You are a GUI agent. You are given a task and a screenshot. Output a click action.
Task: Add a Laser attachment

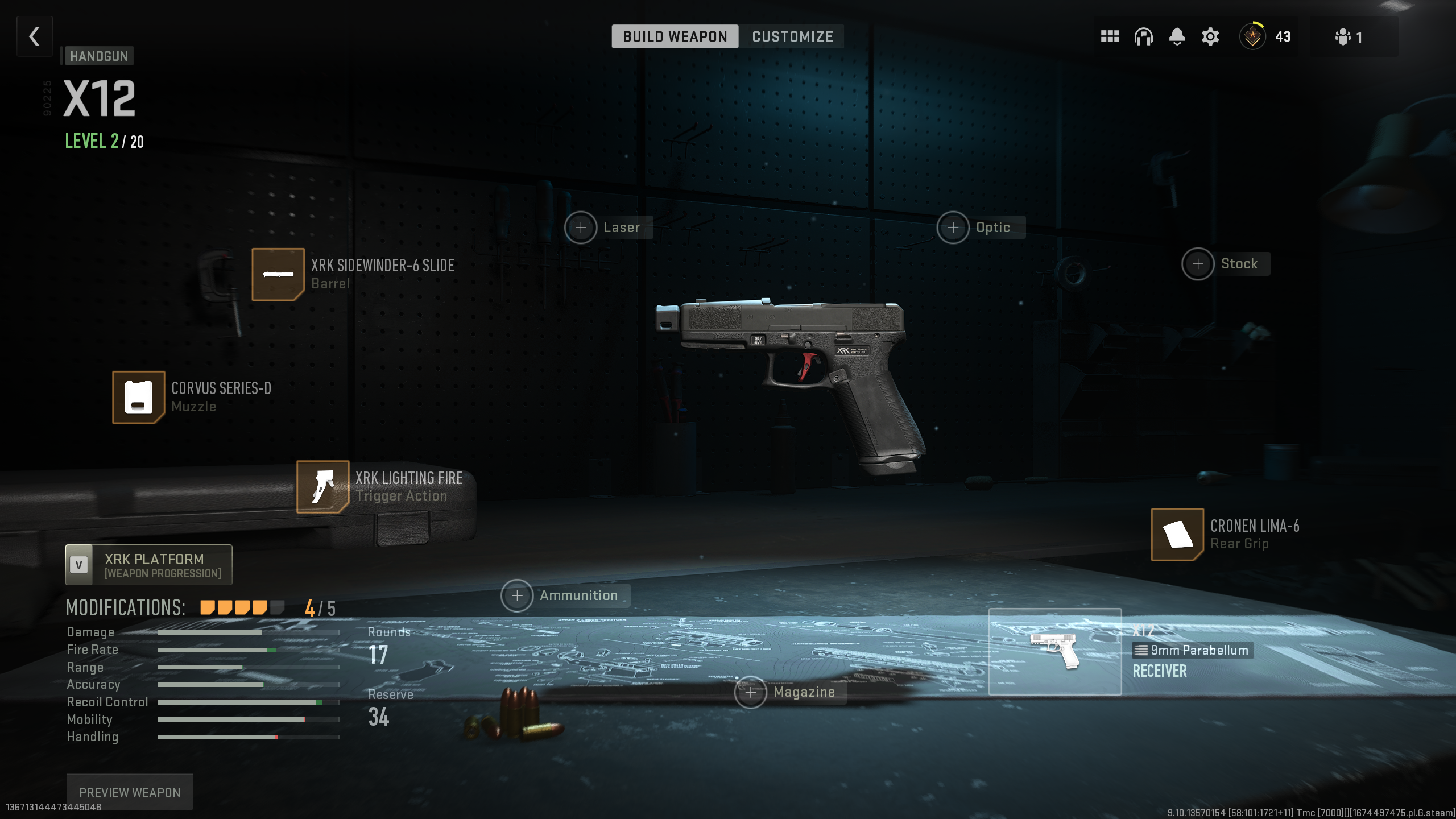click(581, 228)
